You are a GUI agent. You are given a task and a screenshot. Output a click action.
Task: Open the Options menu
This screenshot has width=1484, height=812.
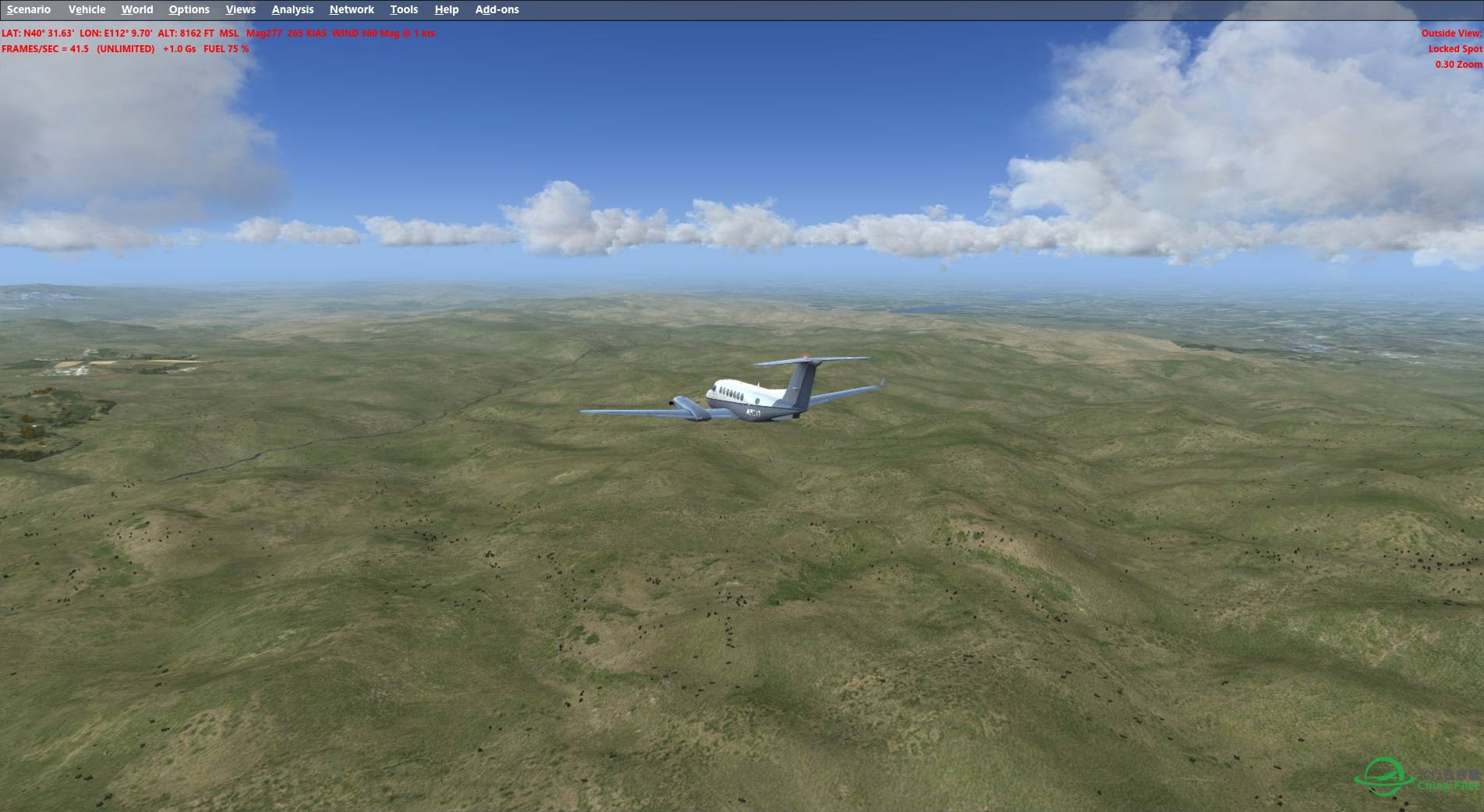[x=189, y=9]
